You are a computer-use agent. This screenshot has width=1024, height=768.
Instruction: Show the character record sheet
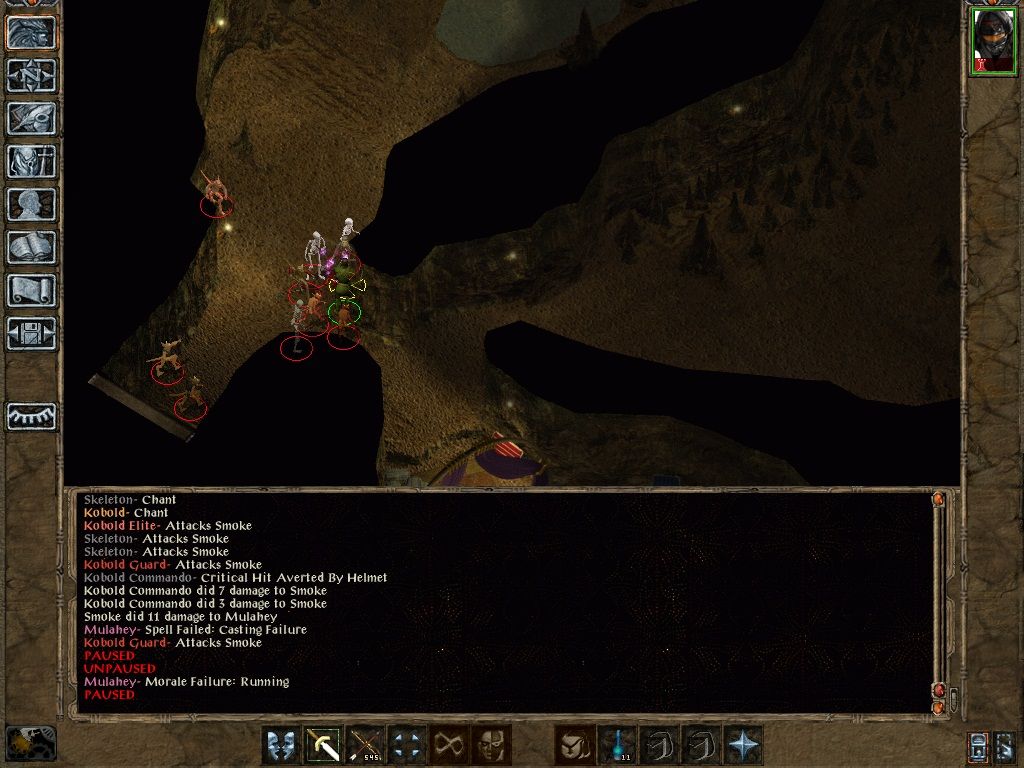pos(31,204)
